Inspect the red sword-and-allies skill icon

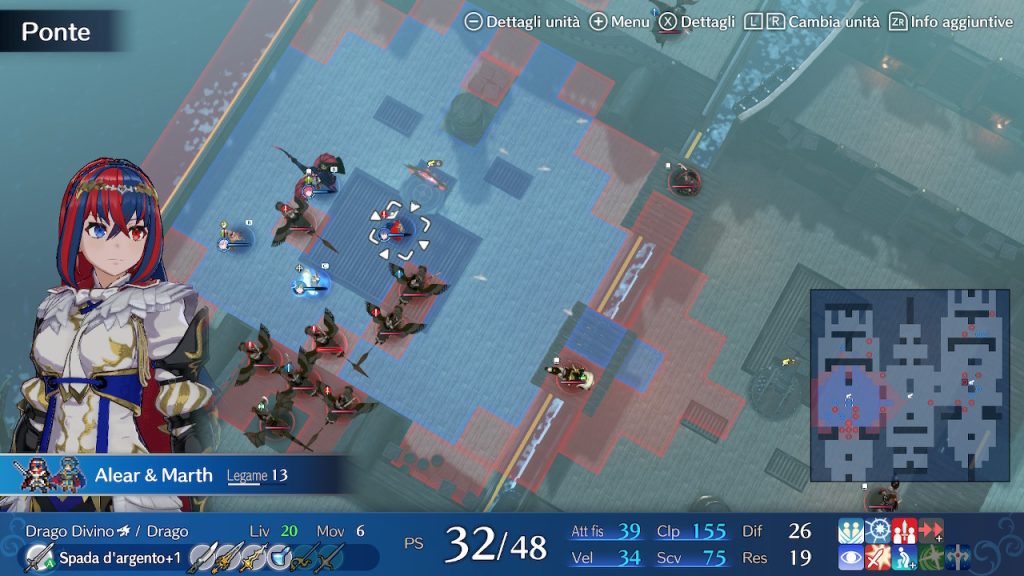point(904,531)
